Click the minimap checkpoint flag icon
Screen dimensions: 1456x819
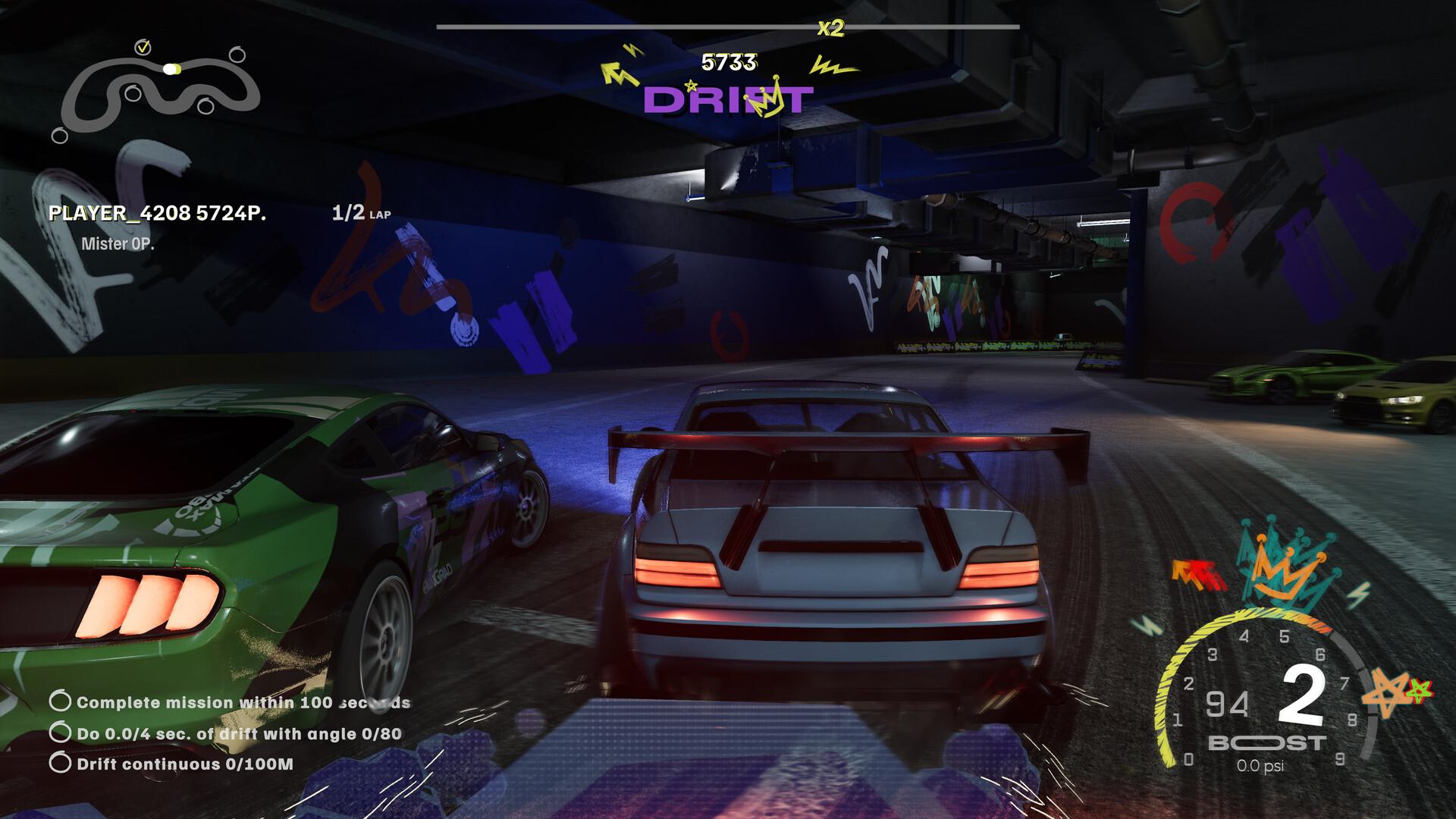click(144, 47)
